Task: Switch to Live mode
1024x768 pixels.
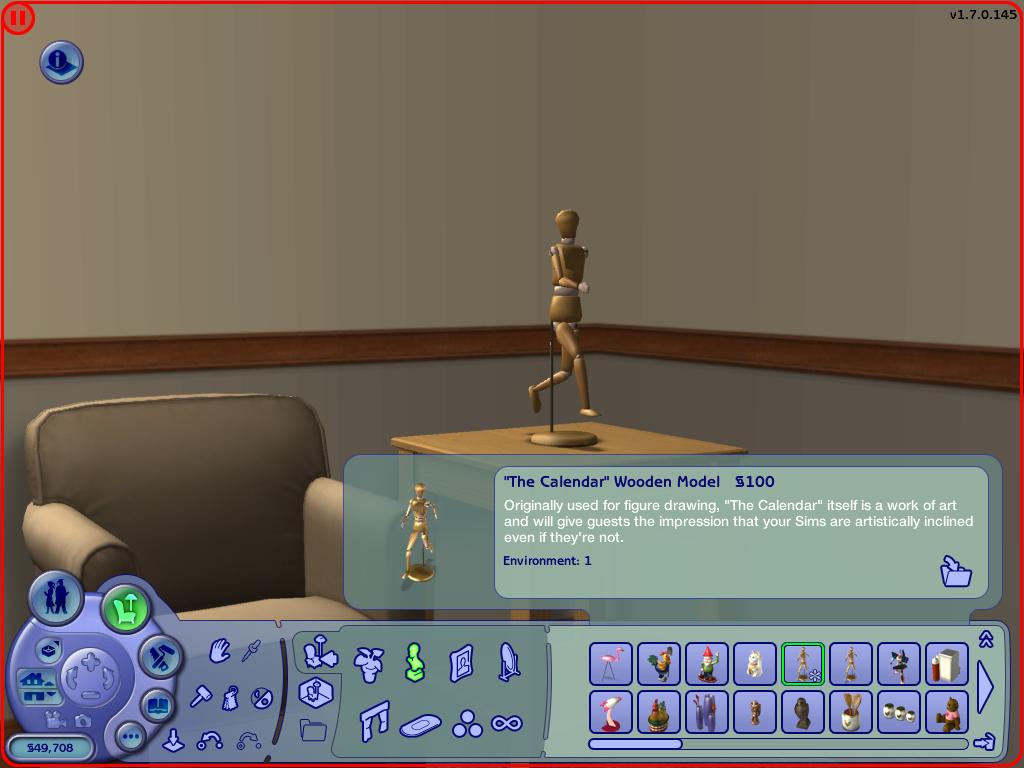Action: tap(56, 599)
